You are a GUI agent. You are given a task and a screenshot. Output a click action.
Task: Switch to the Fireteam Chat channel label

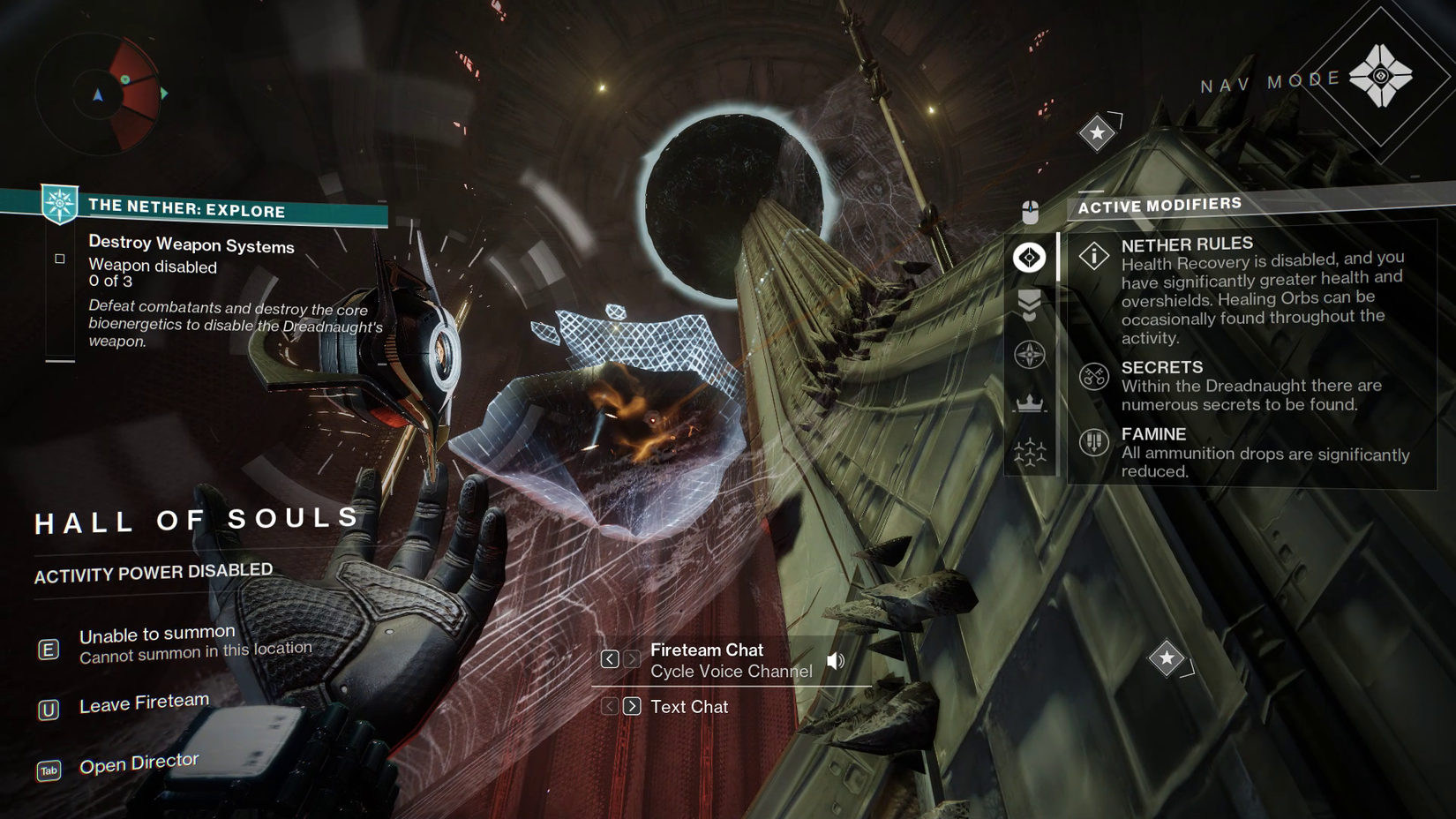[706, 650]
